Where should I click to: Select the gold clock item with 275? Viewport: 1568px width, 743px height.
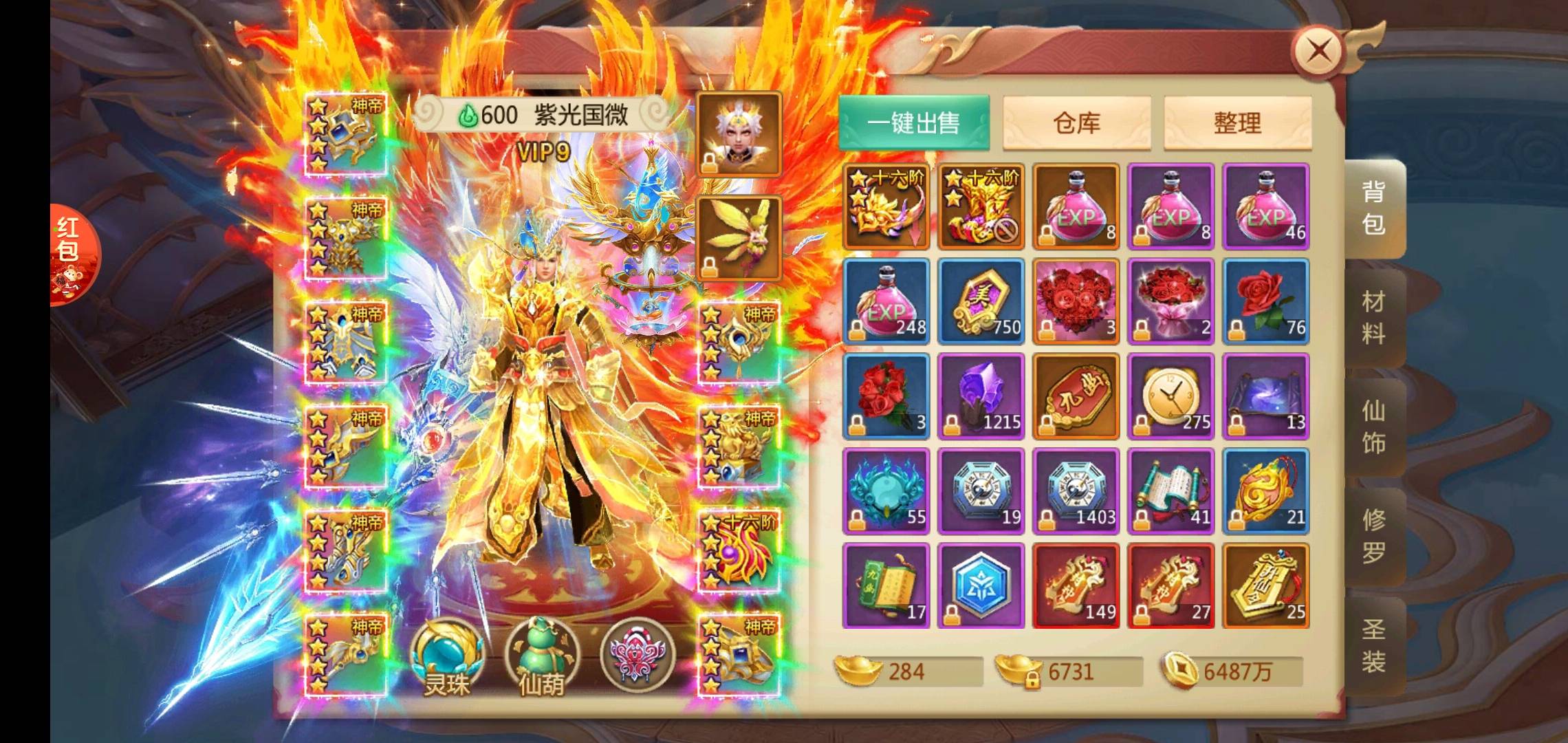1171,396
